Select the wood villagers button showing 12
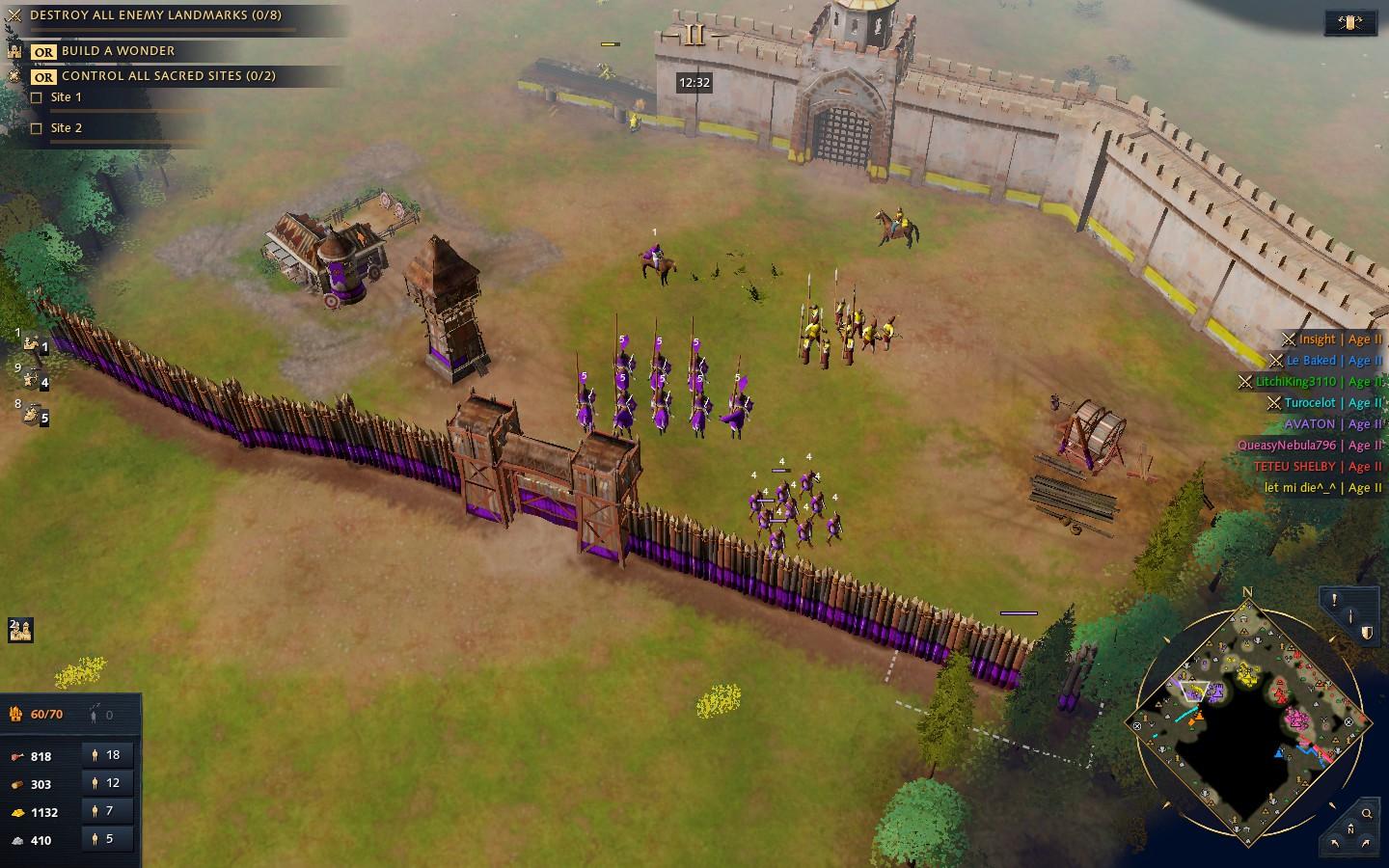Screen dimensions: 1389x868 click(106, 783)
